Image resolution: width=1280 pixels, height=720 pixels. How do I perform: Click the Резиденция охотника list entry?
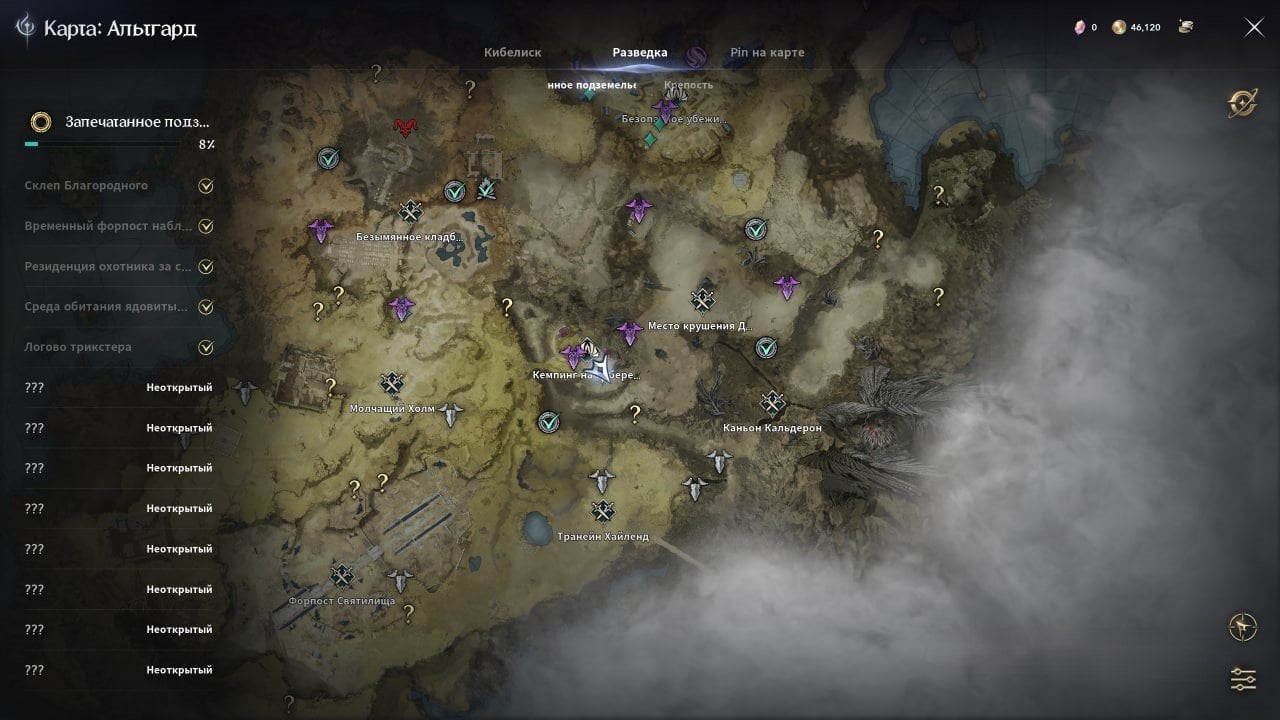[x=108, y=267]
